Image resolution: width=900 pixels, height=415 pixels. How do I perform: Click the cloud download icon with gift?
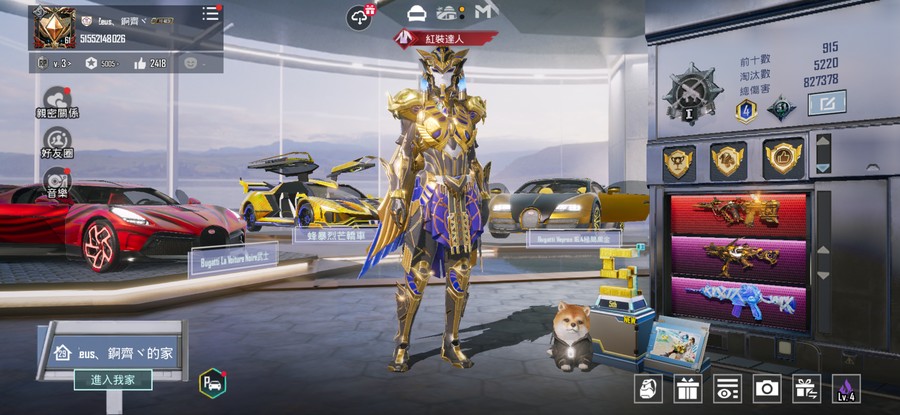click(359, 16)
